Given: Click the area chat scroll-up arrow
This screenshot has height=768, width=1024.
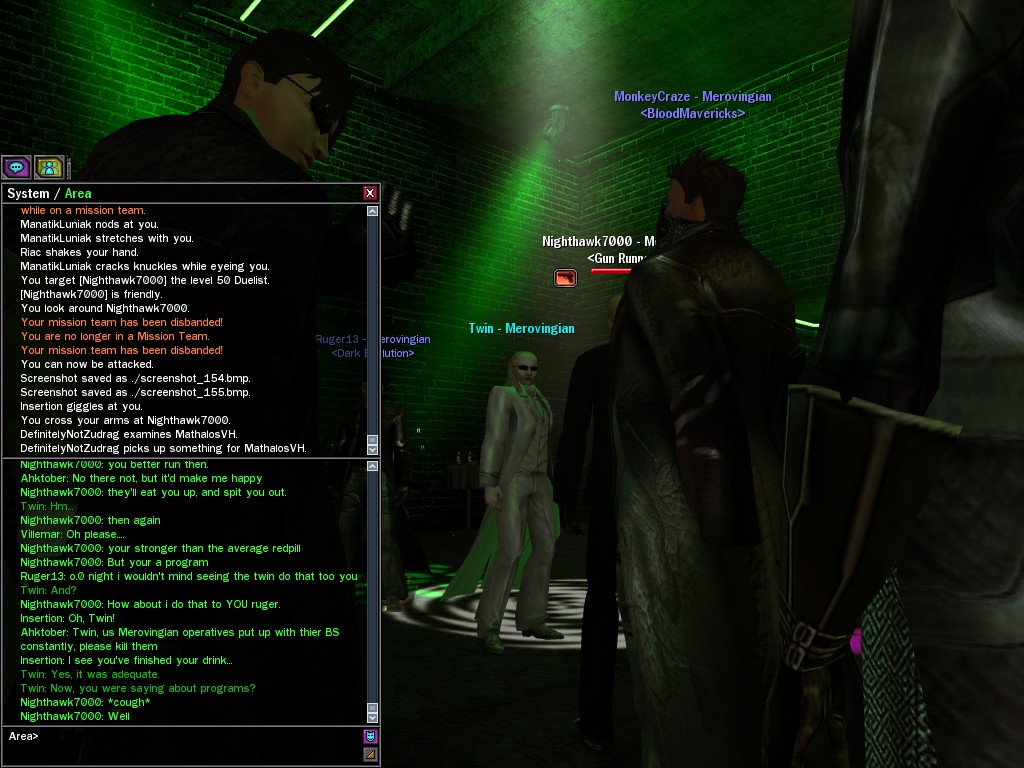Looking at the screenshot, I should click(x=373, y=466).
